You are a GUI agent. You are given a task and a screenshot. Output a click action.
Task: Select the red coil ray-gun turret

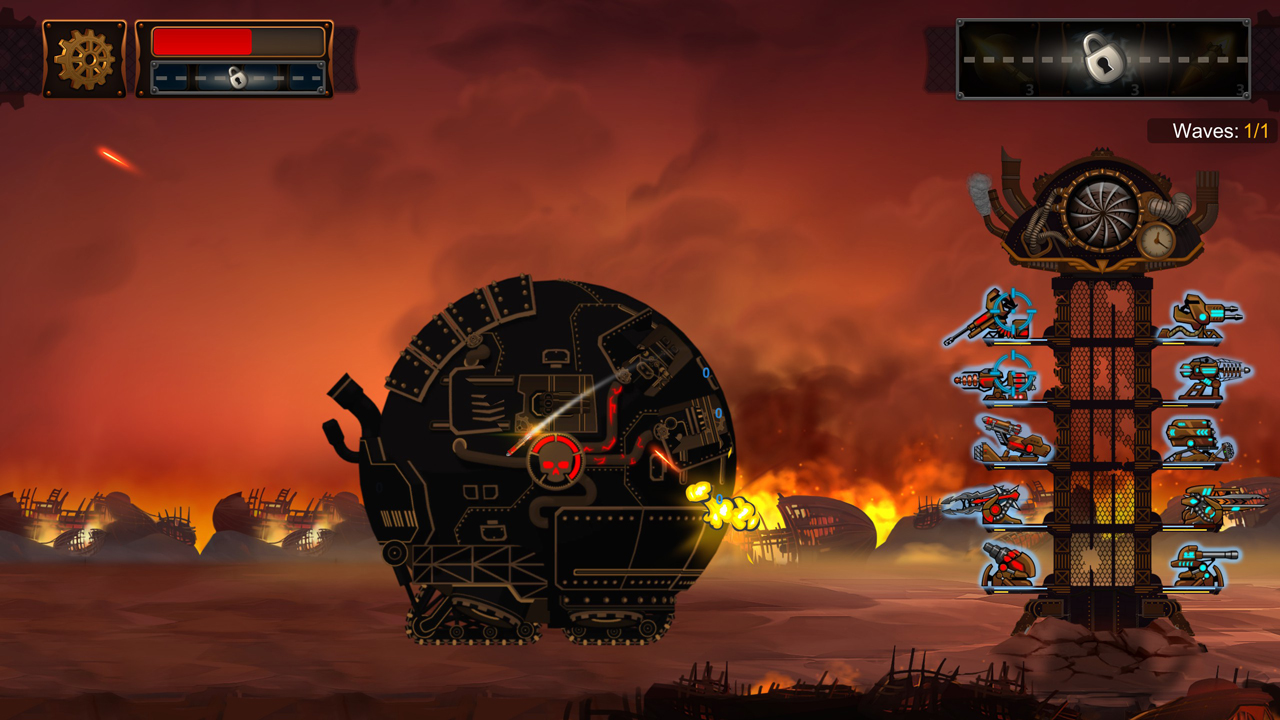pyautogui.click(x=995, y=378)
